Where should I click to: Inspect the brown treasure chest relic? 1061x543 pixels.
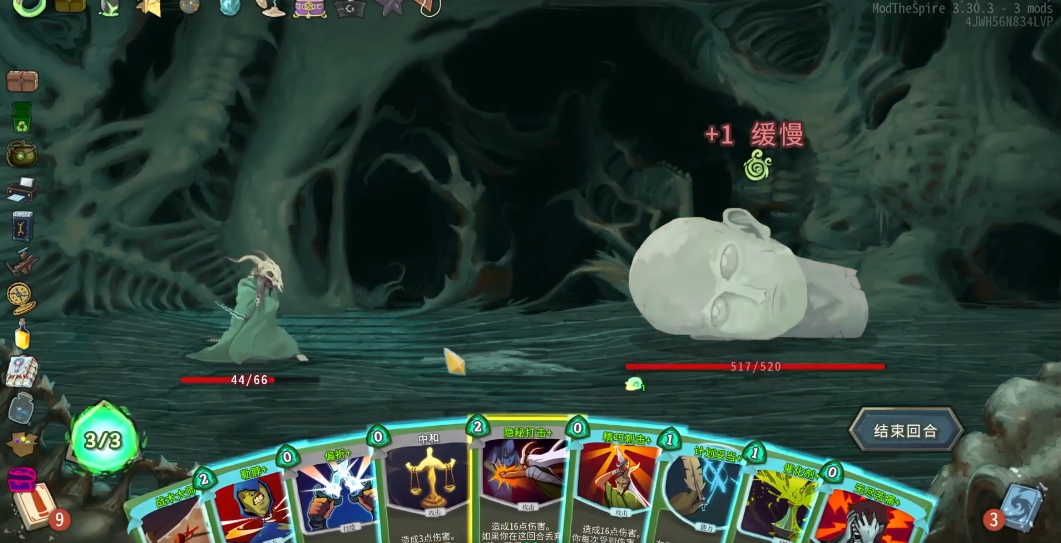point(21,81)
